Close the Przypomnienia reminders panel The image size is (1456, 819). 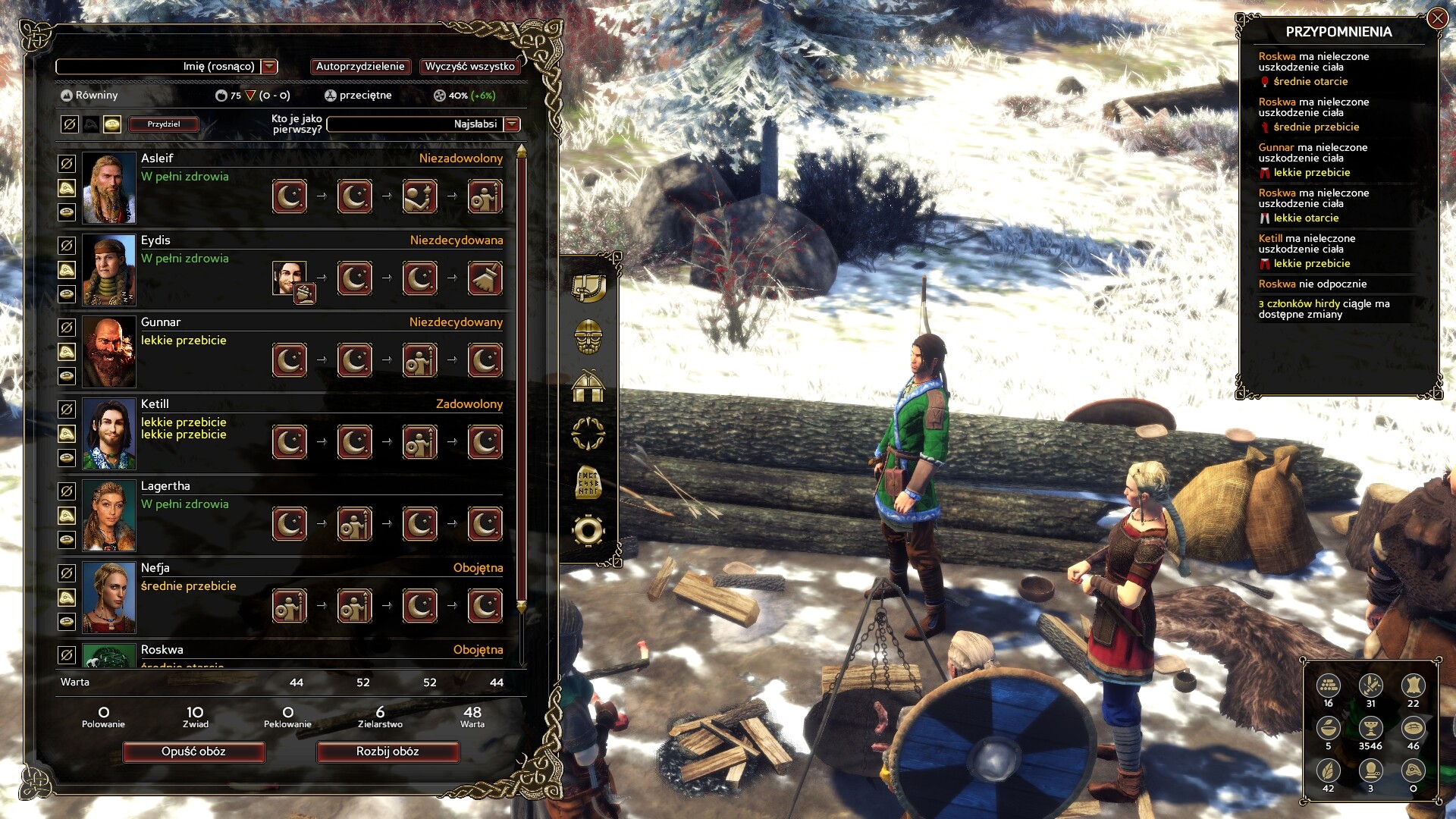[x=1437, y=18]
